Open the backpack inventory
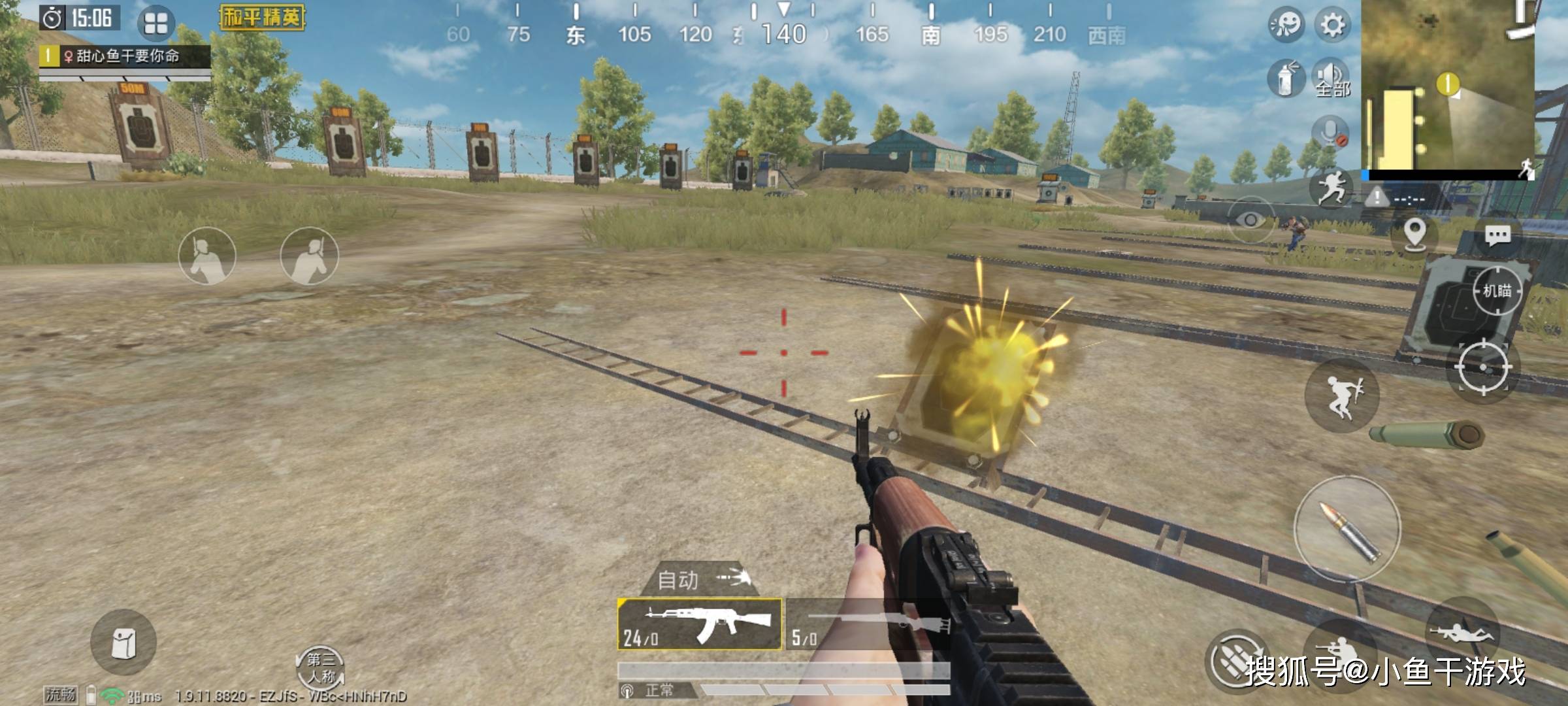This screenshot has width=1568, height=706. (x=123, y=643)
